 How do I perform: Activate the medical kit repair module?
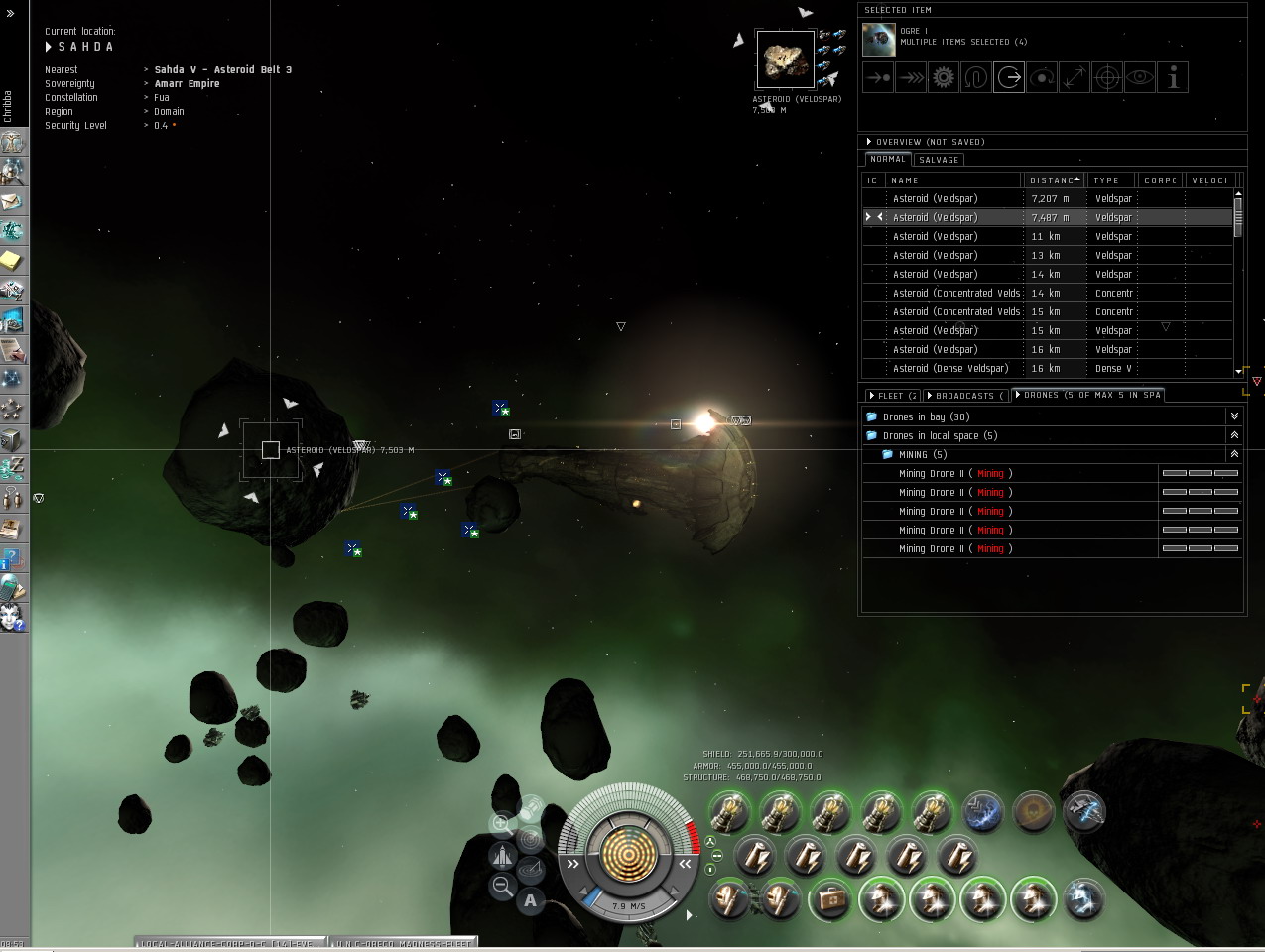click(x=830, y=900)
